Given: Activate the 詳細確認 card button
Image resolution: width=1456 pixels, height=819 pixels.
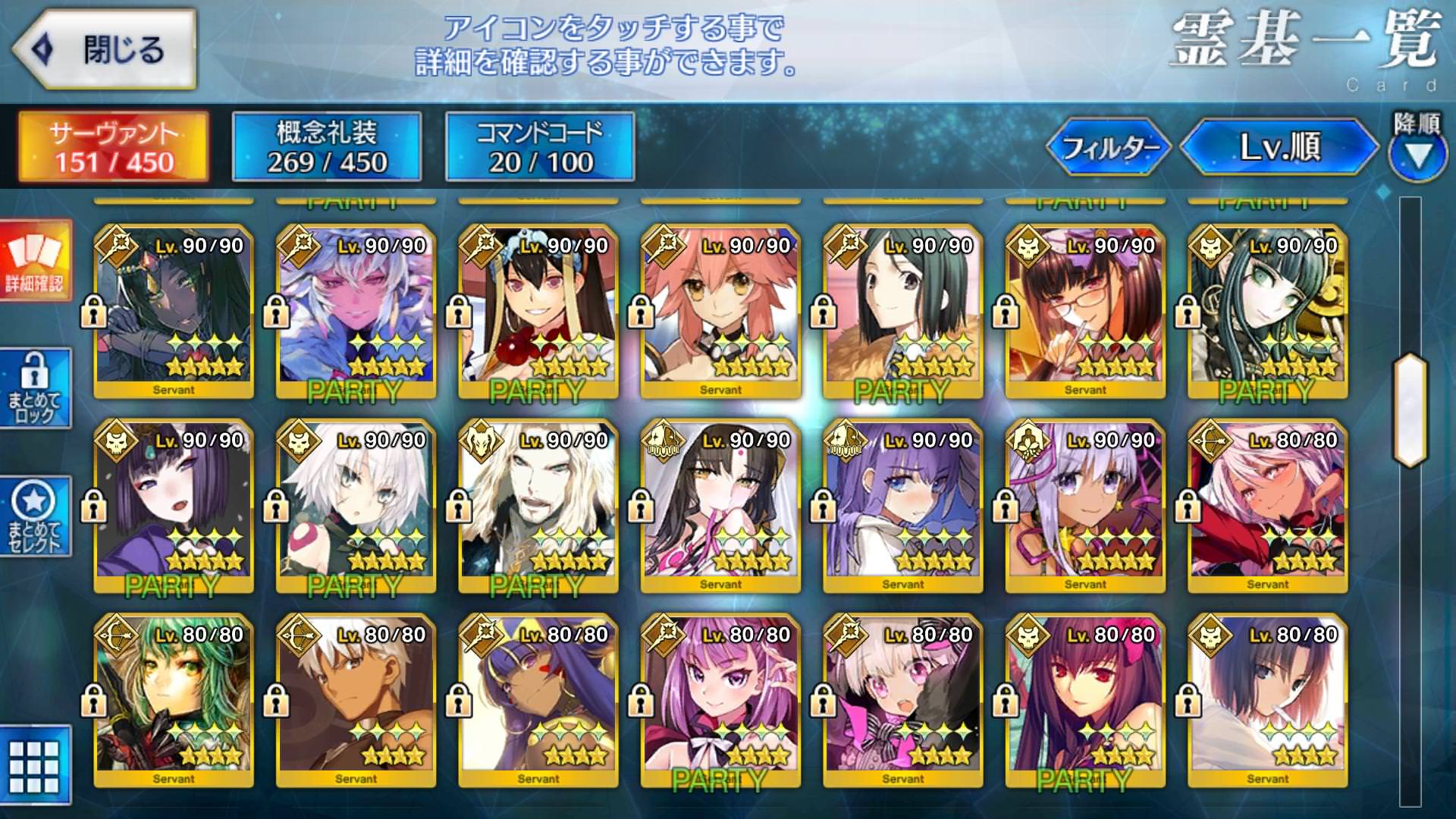Looking at the screenshot, I should (35, 262).
